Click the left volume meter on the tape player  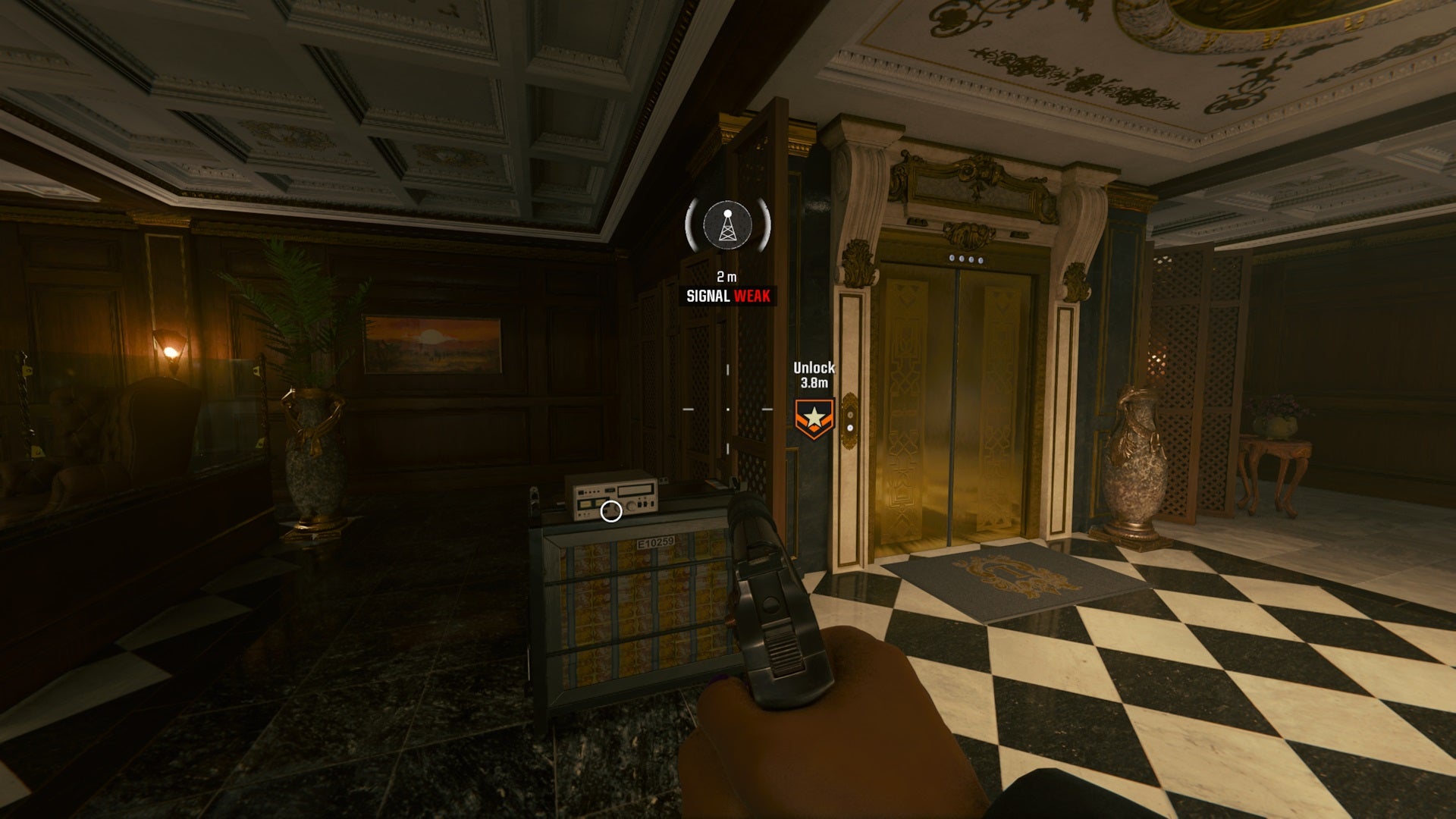(585, 505)
